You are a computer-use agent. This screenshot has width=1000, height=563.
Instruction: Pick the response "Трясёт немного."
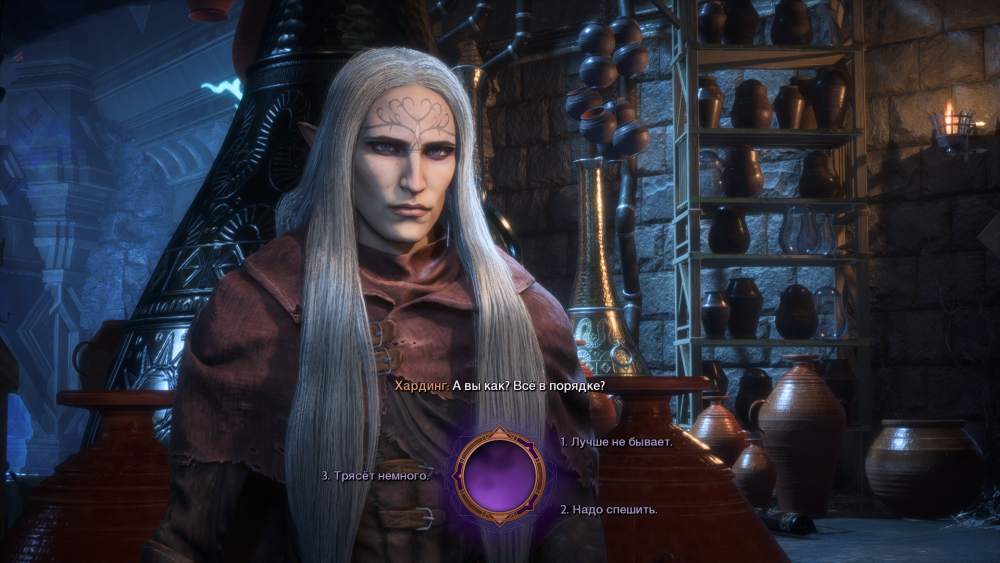click(x=376, y=476)
